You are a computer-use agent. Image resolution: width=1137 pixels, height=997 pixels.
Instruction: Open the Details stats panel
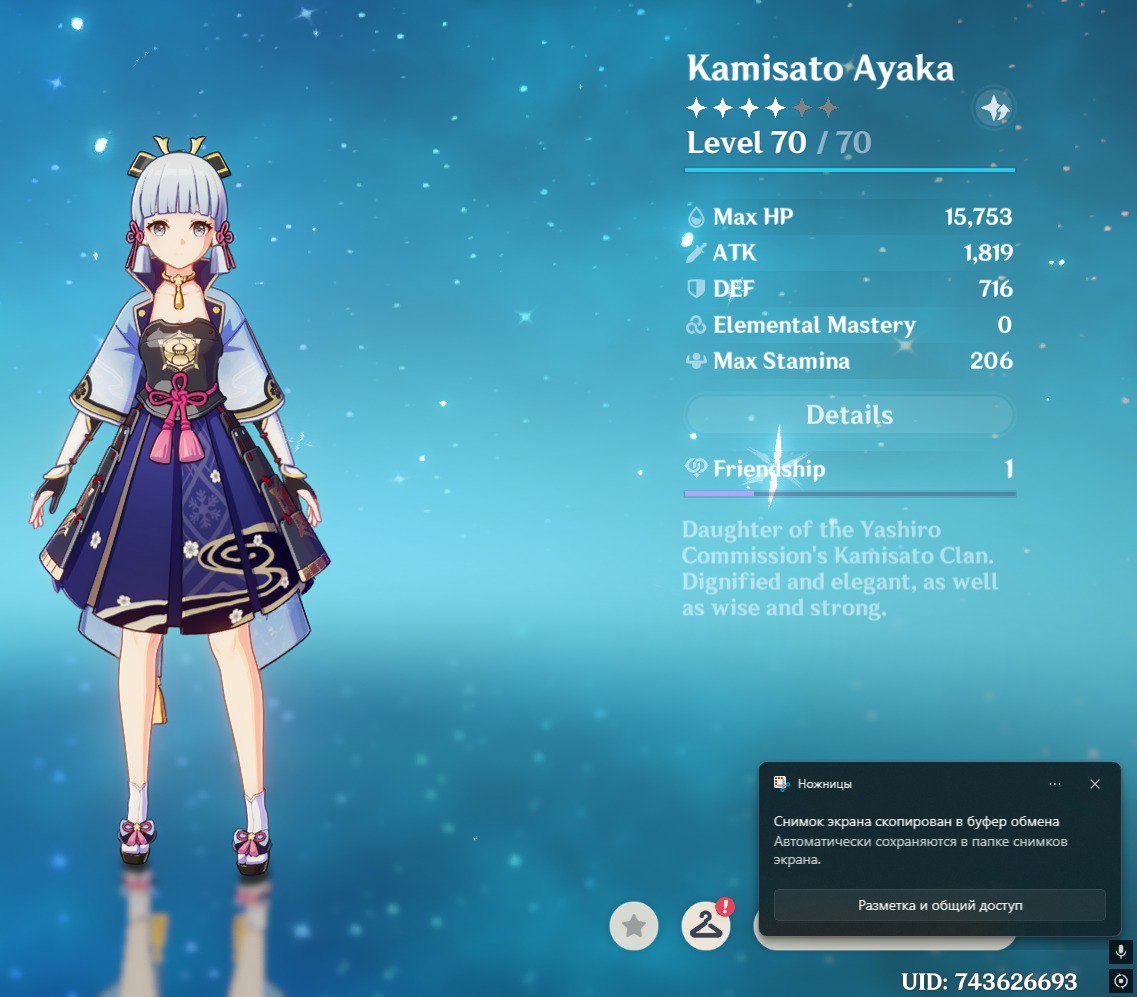click(x=849, y=415)
